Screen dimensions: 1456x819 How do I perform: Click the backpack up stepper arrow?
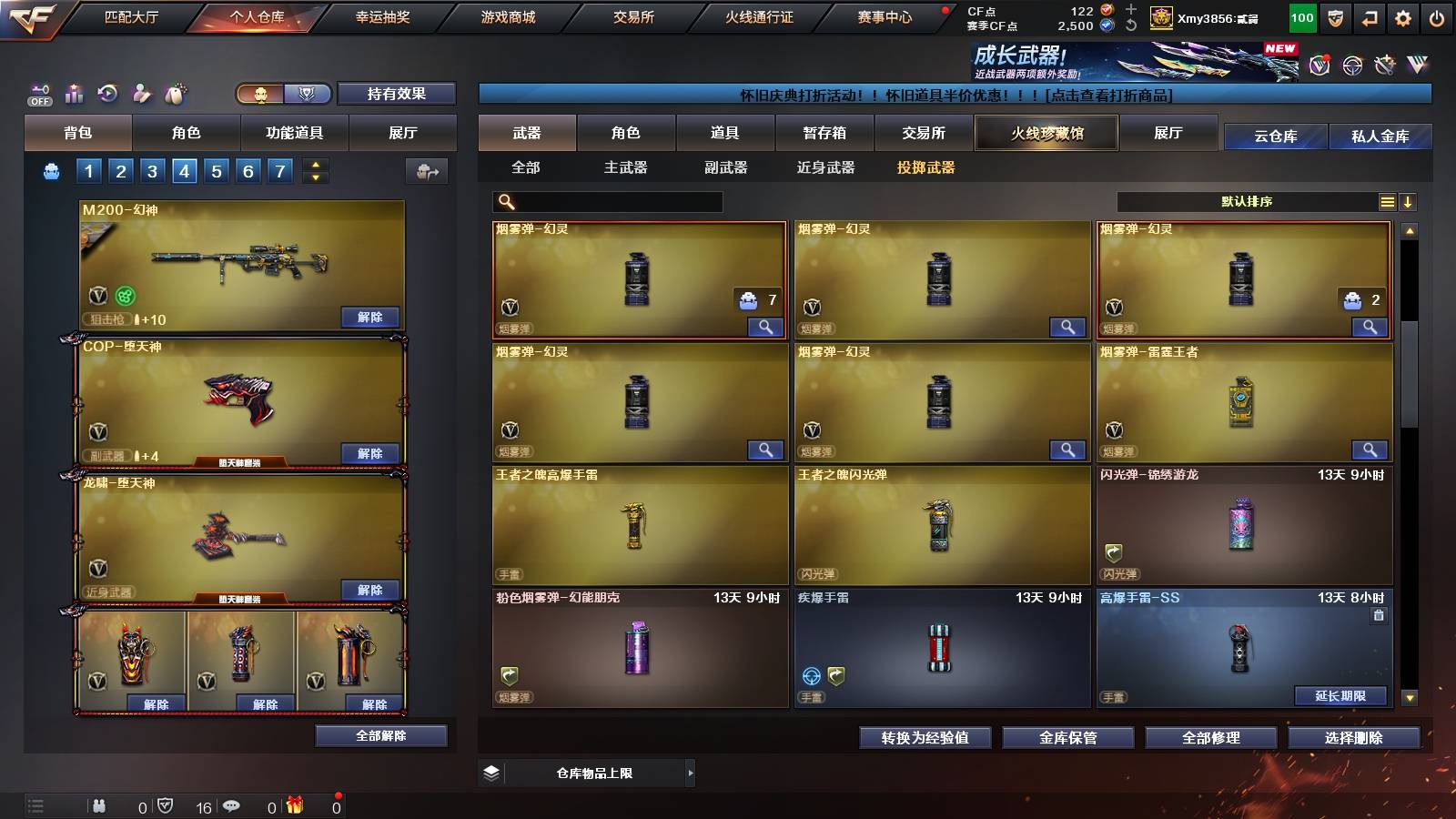click(314, 165)
